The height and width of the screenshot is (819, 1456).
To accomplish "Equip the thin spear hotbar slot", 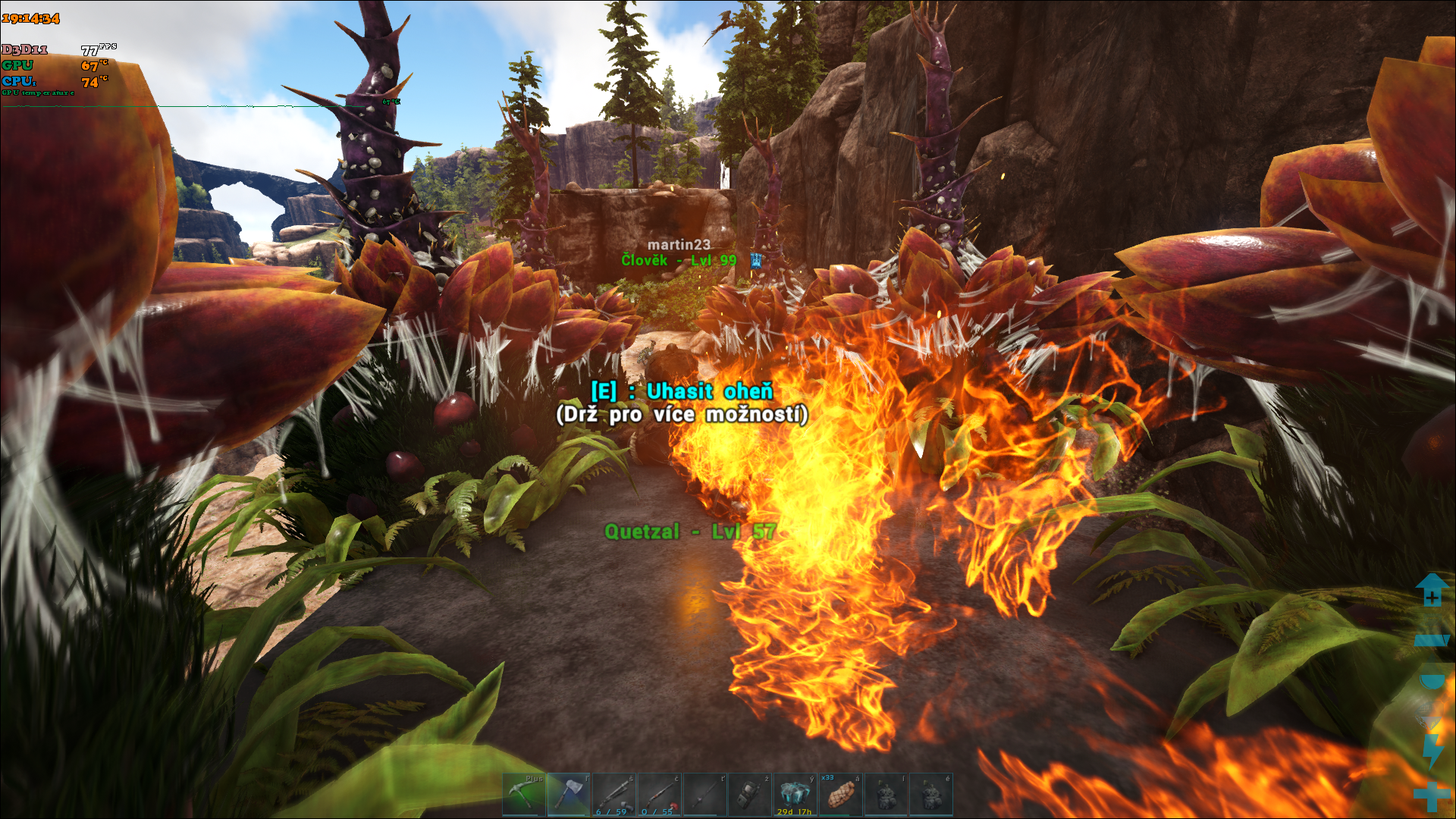I will 704,795.
